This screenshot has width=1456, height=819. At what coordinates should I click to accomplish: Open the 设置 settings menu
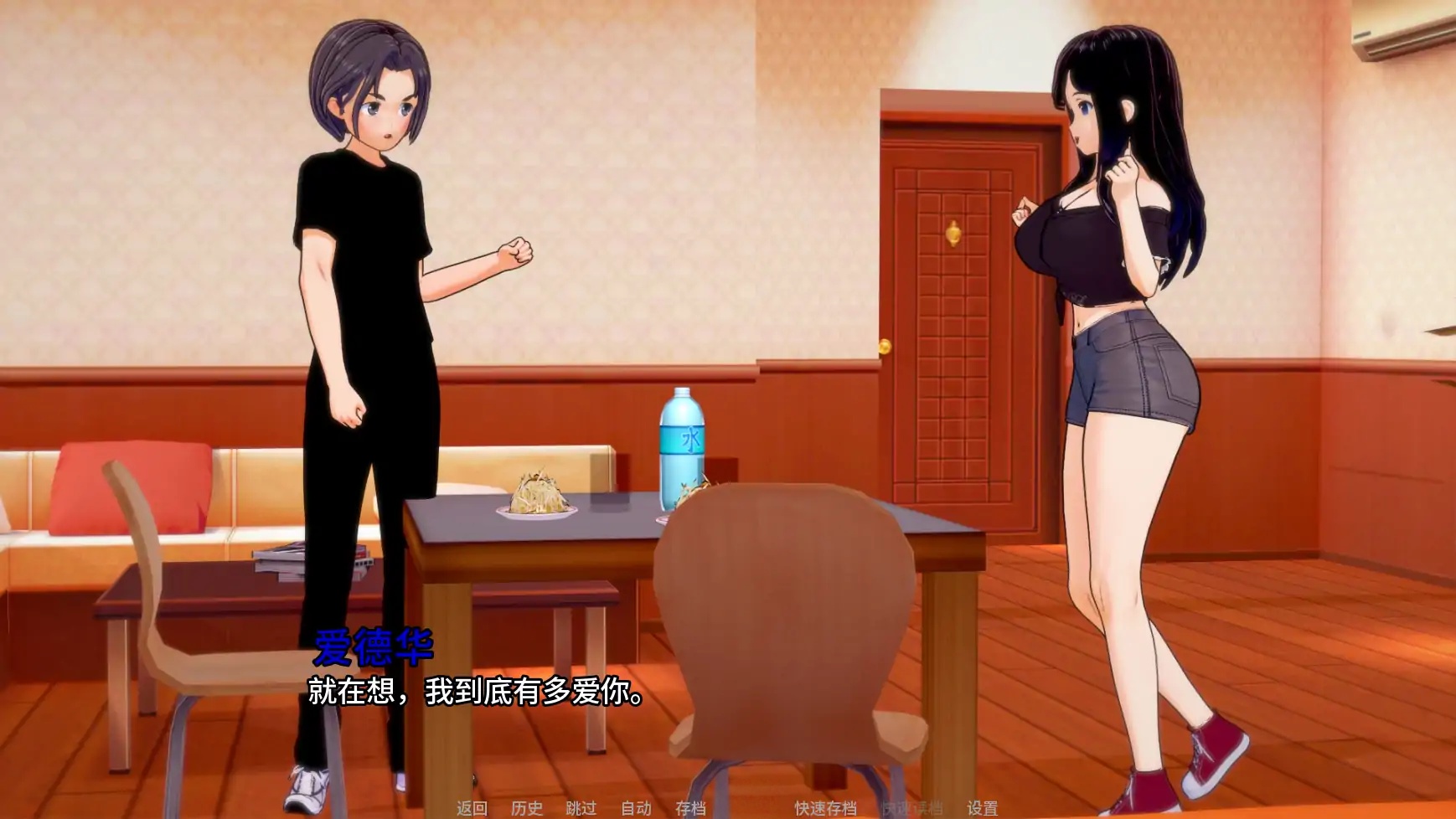coord(985,811)
